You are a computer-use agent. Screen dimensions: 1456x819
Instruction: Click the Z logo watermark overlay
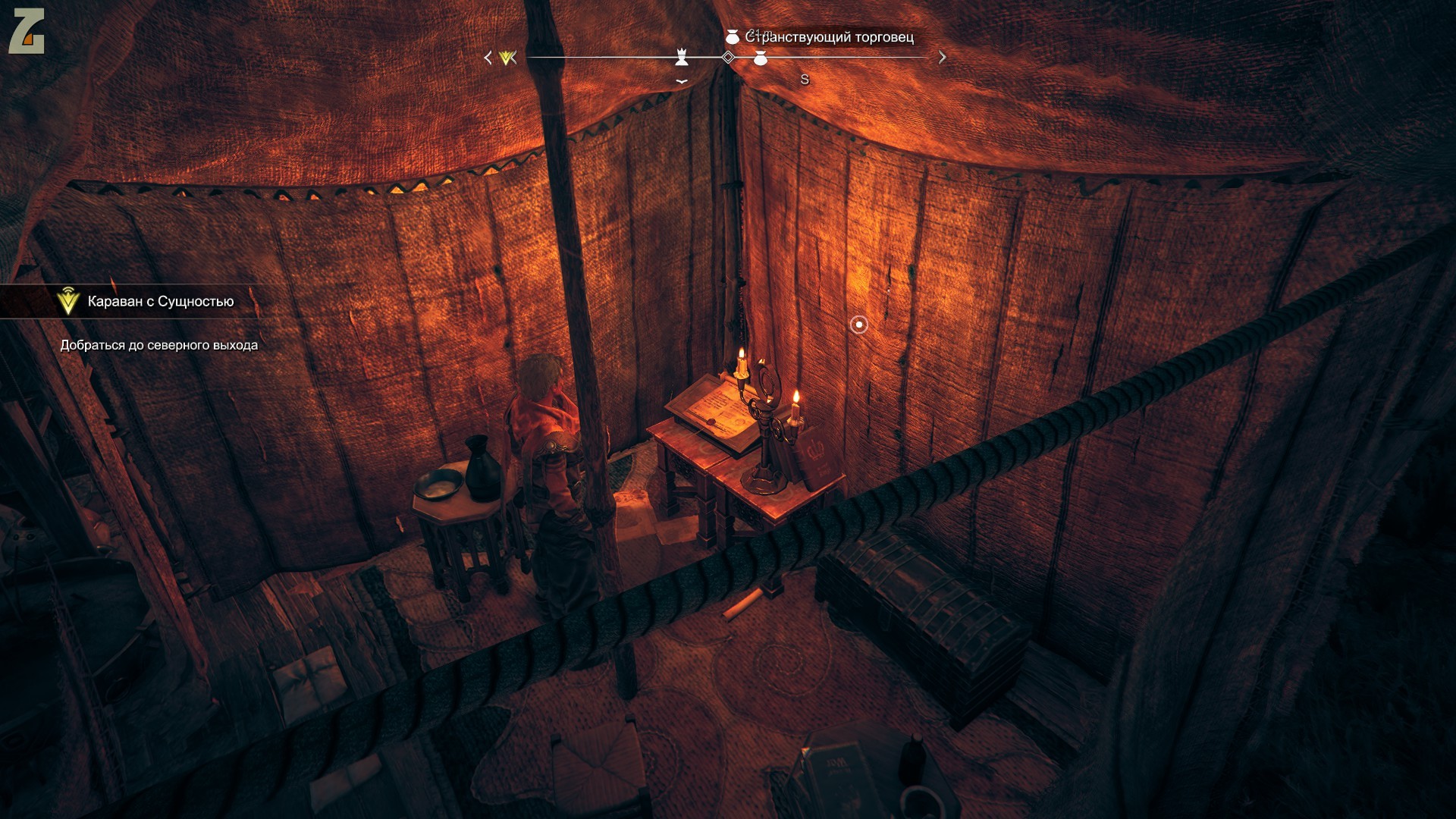(27, 32)
